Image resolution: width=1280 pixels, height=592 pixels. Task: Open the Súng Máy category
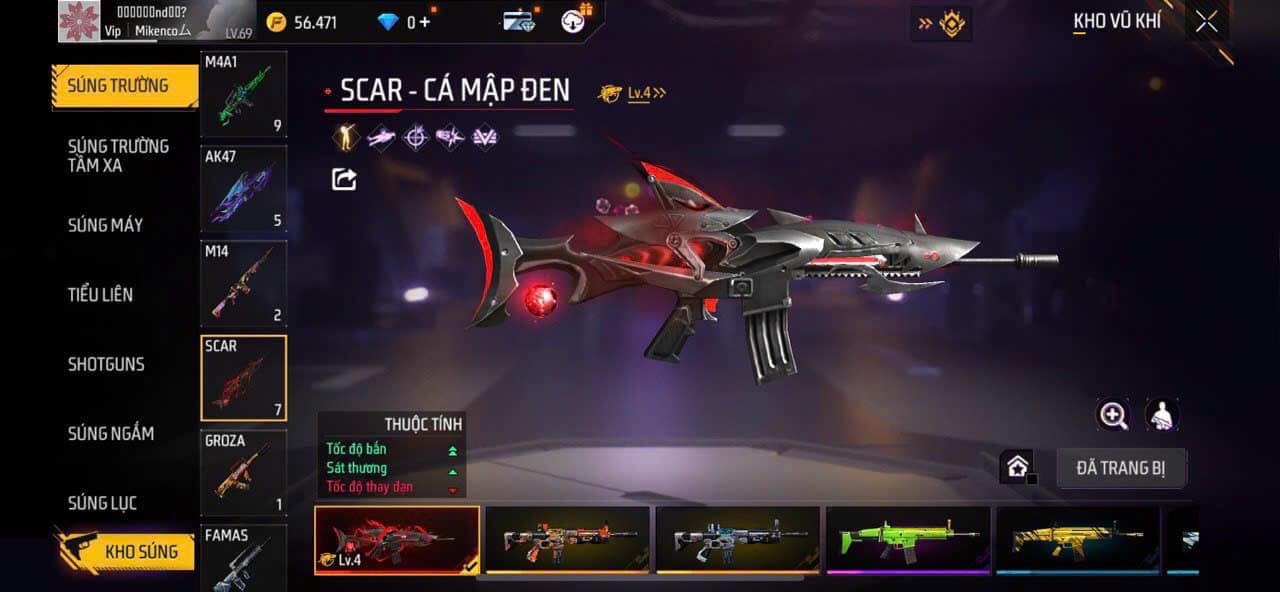point(105,225)
